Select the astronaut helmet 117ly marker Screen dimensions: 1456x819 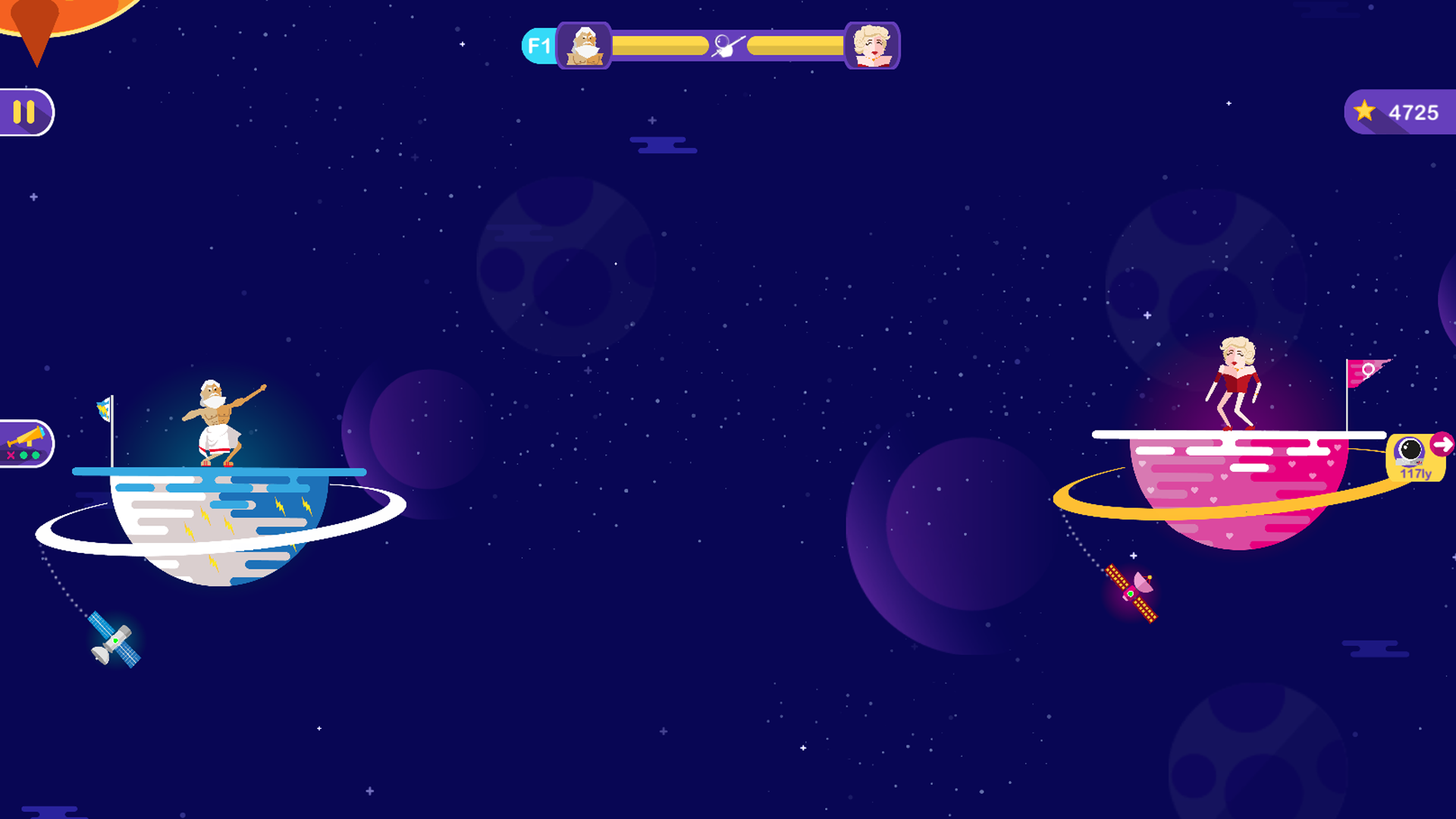[x=1411, y=457]
